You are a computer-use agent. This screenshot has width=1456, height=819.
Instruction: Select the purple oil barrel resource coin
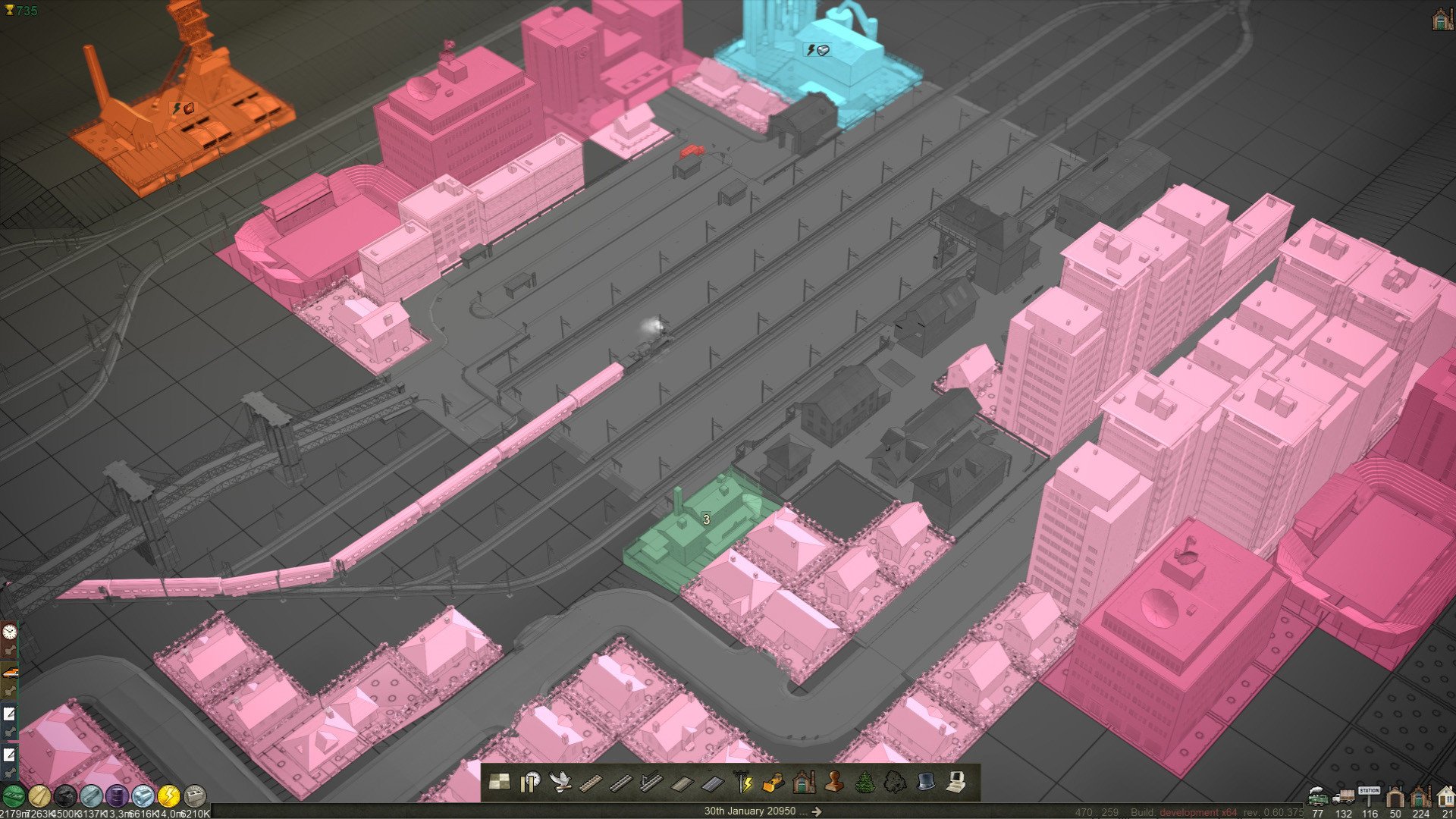tap(117, 795)
